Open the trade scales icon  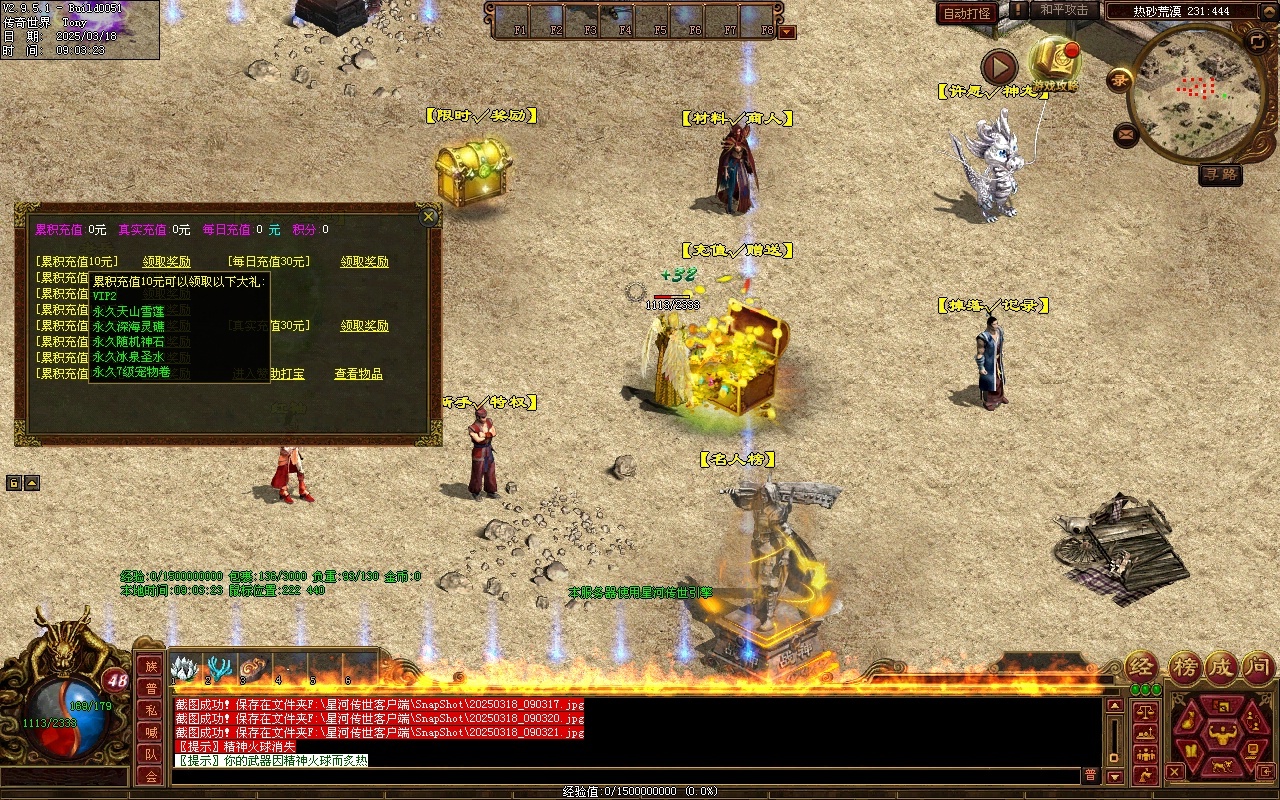coord(1146,713)
